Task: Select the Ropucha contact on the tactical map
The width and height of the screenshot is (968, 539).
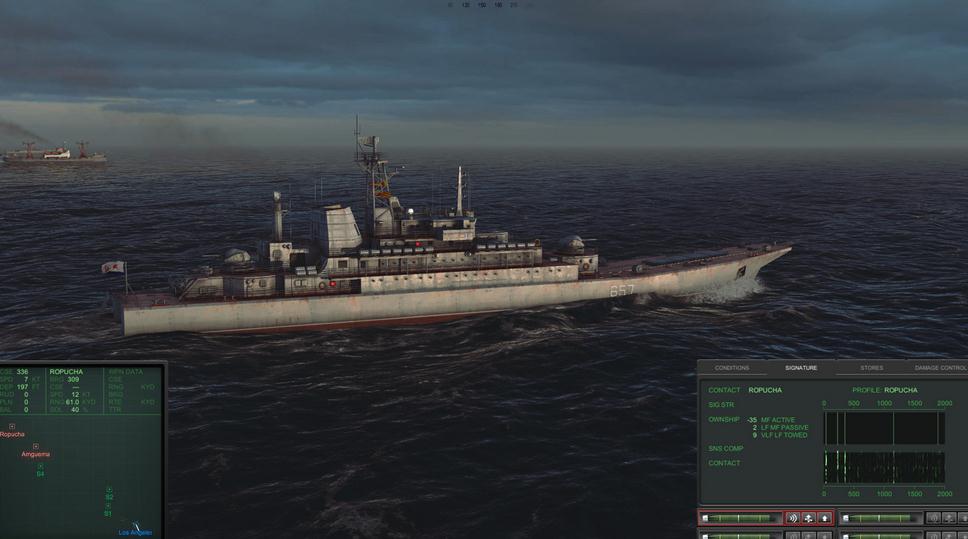Action: (x=12, y=427)
